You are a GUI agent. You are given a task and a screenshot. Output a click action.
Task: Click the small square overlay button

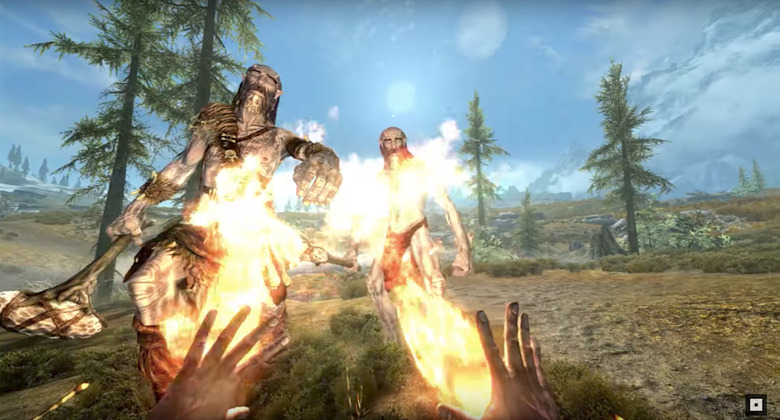click(x=756, y=405)
